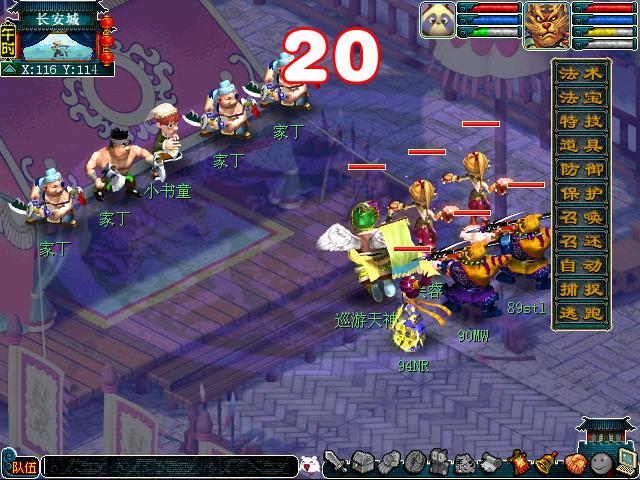This screenshot has width=640, height=480.
Task: Choose 逃跑 to flee battle
Action: pyautogui.click(x=580, y=313)
